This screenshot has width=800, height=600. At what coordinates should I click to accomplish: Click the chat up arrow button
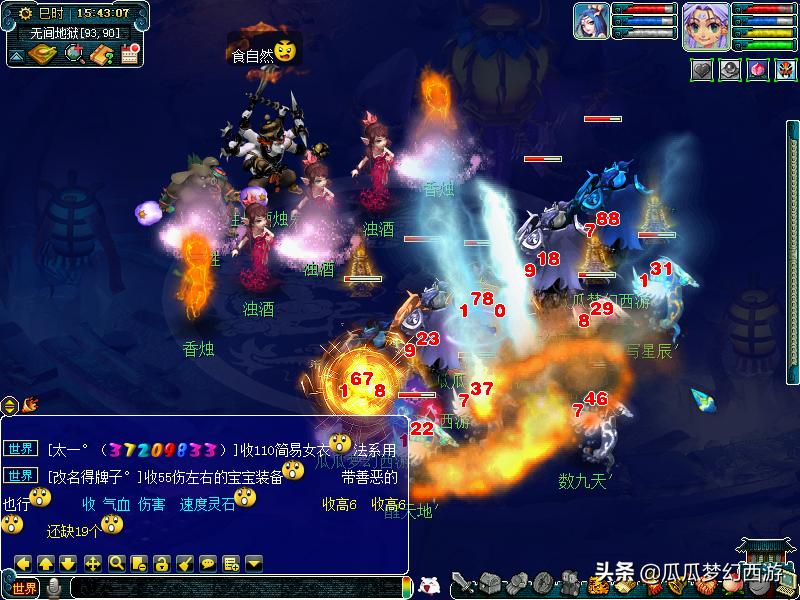(x=45, y=563)
